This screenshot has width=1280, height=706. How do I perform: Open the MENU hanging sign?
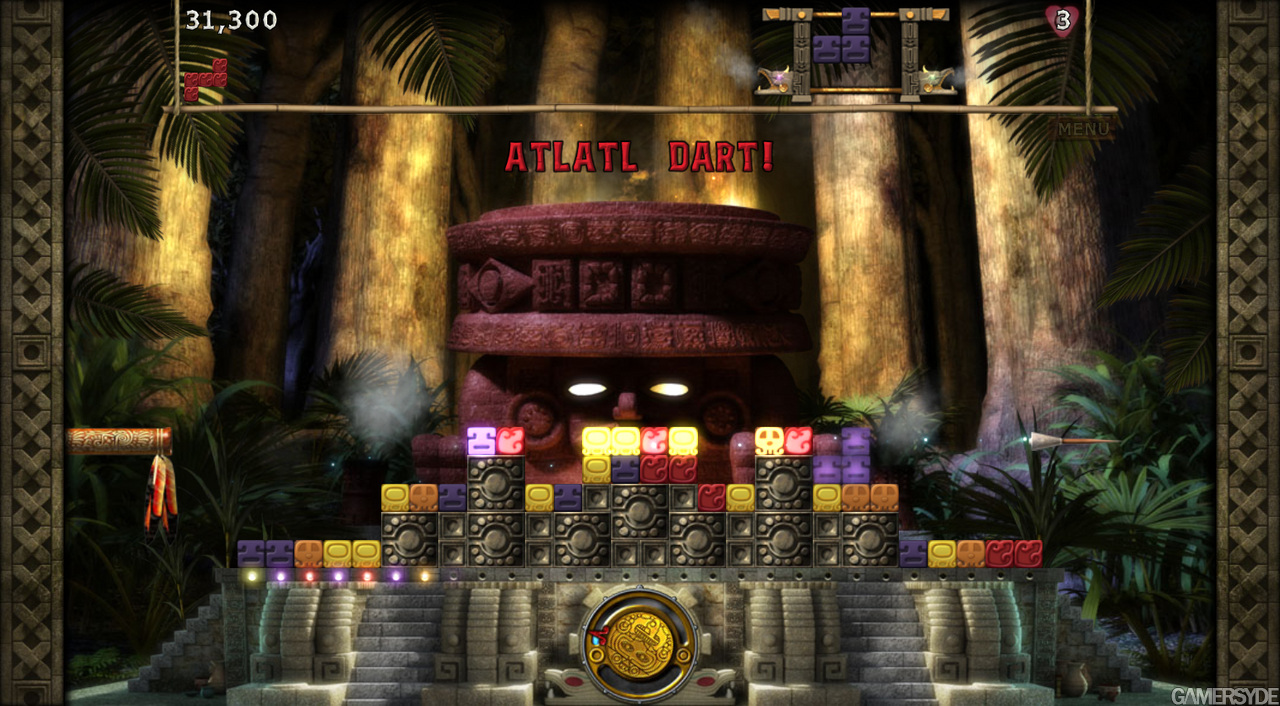[x=1084, y=128]
